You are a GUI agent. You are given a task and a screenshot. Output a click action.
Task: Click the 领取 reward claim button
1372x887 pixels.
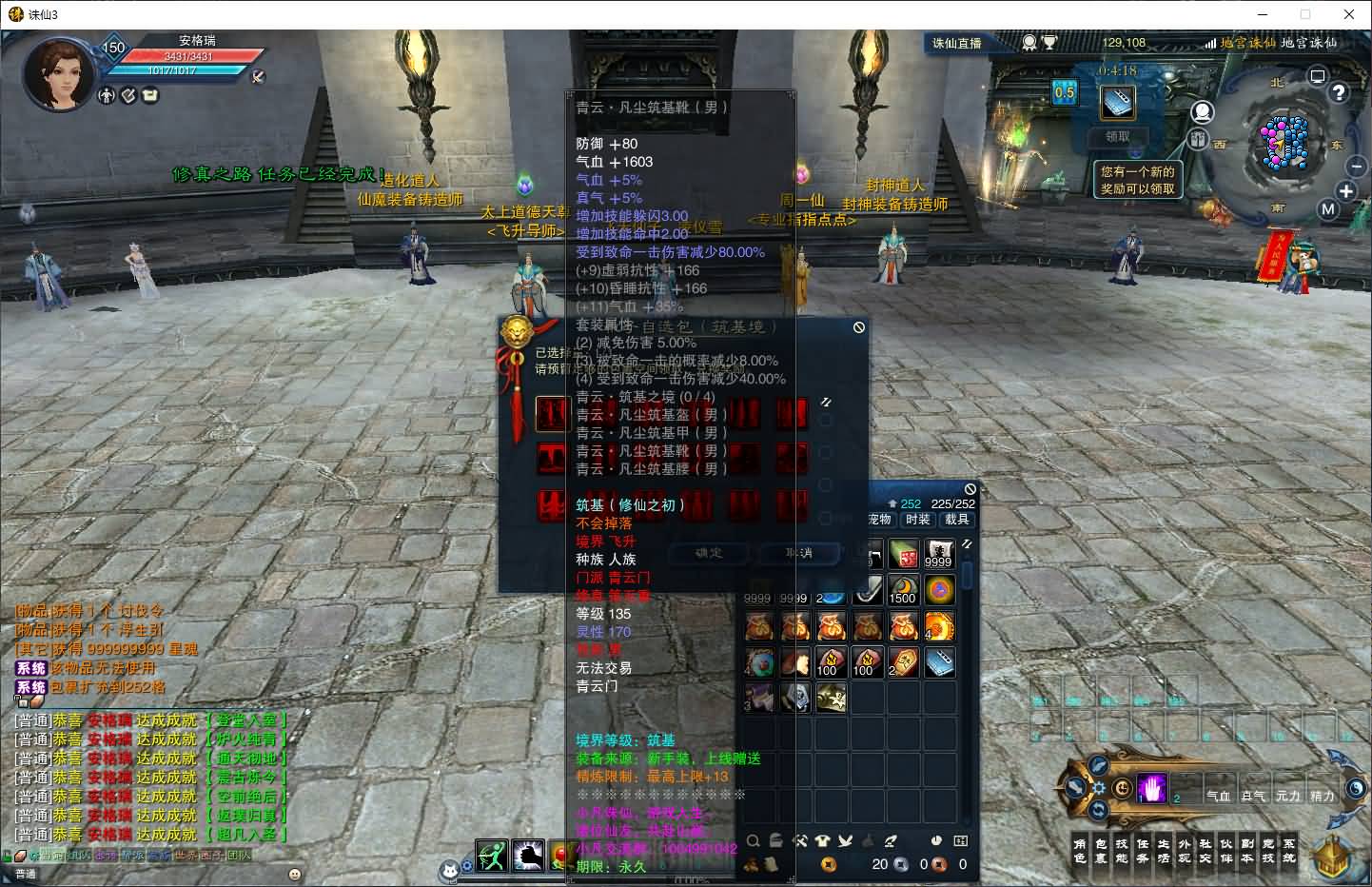point(1117,136)
